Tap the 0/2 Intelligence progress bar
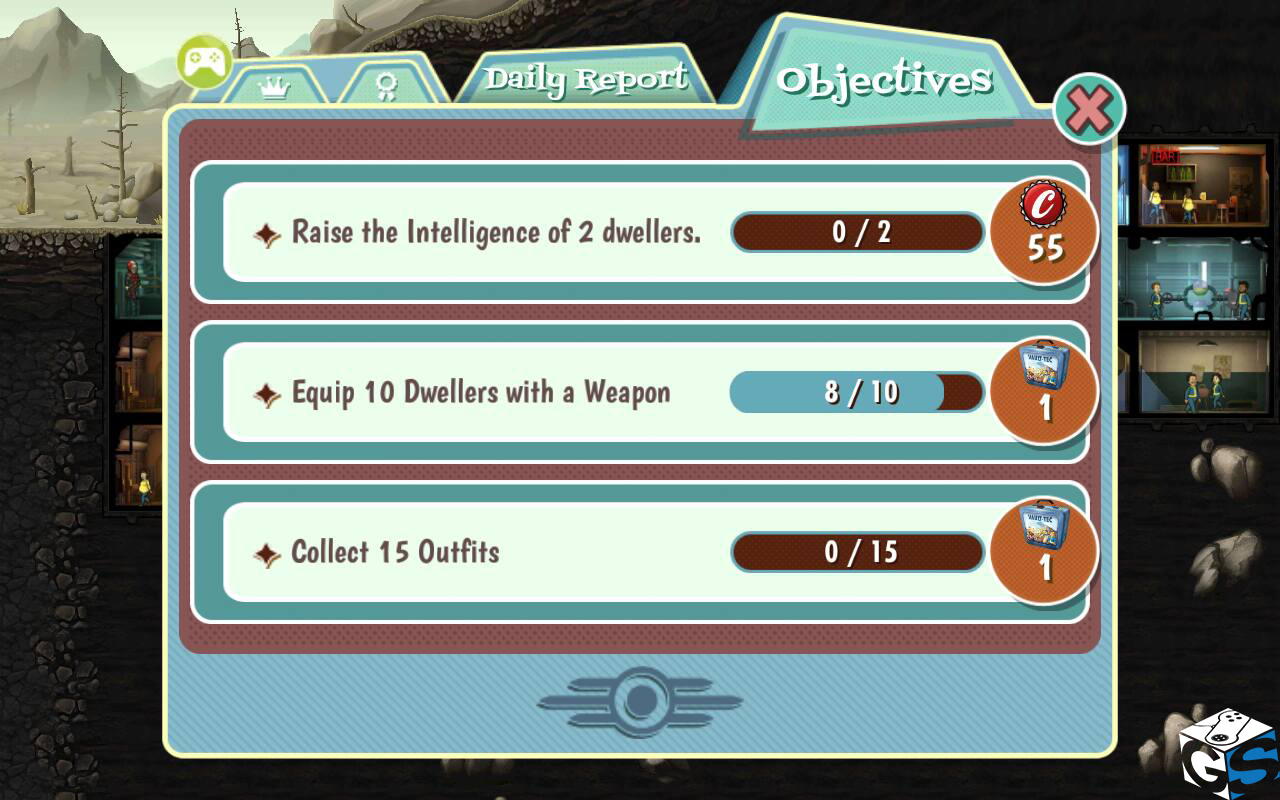1280x800 pixels. coord(857,232)
